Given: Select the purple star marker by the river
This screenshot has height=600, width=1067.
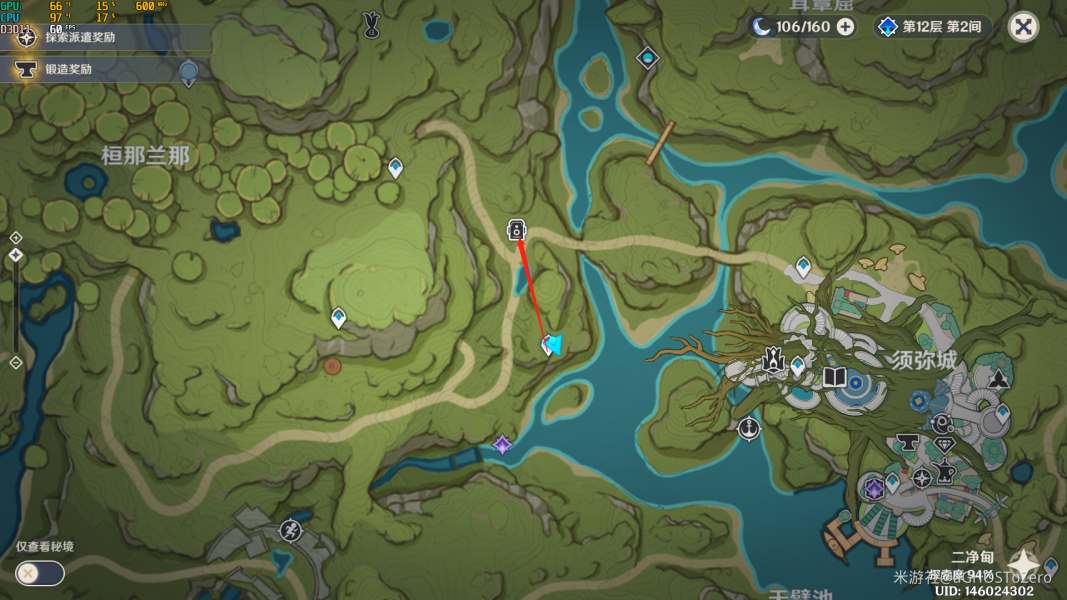Looking at the screenshot, I should 502,445.
